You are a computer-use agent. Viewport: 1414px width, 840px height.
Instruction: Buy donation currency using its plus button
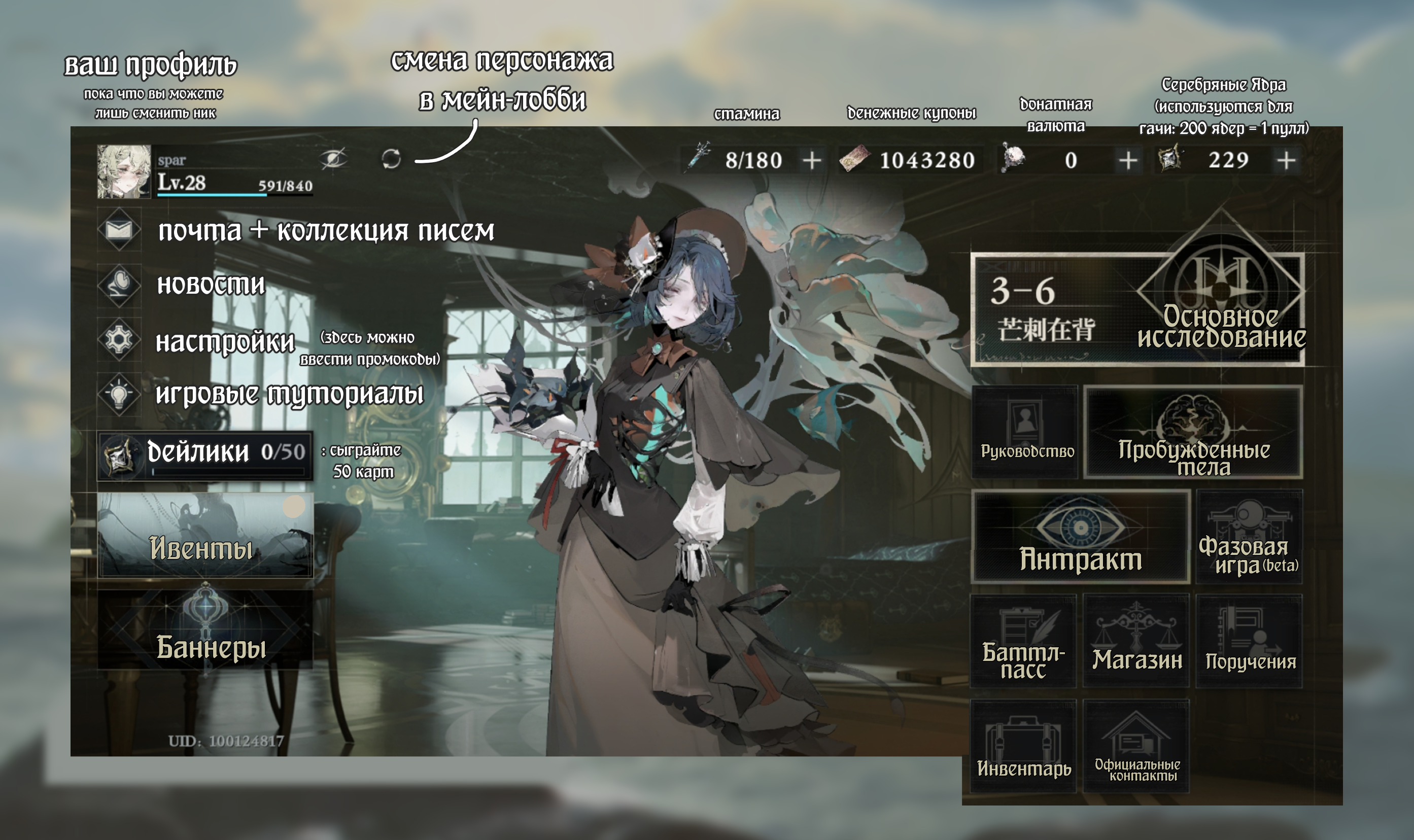(x=1127, y=161)
